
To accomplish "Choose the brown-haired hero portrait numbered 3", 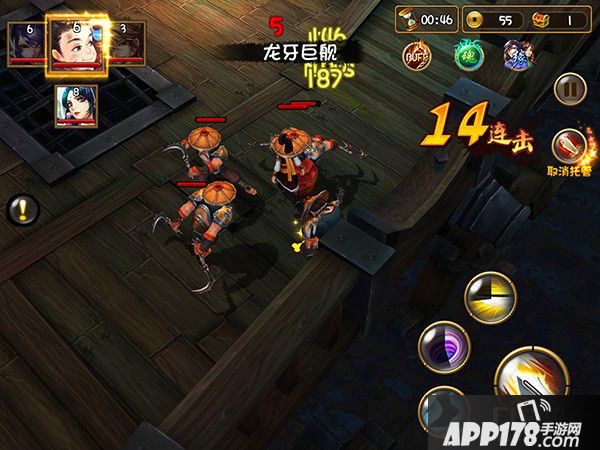I will (x=127, y=44).
